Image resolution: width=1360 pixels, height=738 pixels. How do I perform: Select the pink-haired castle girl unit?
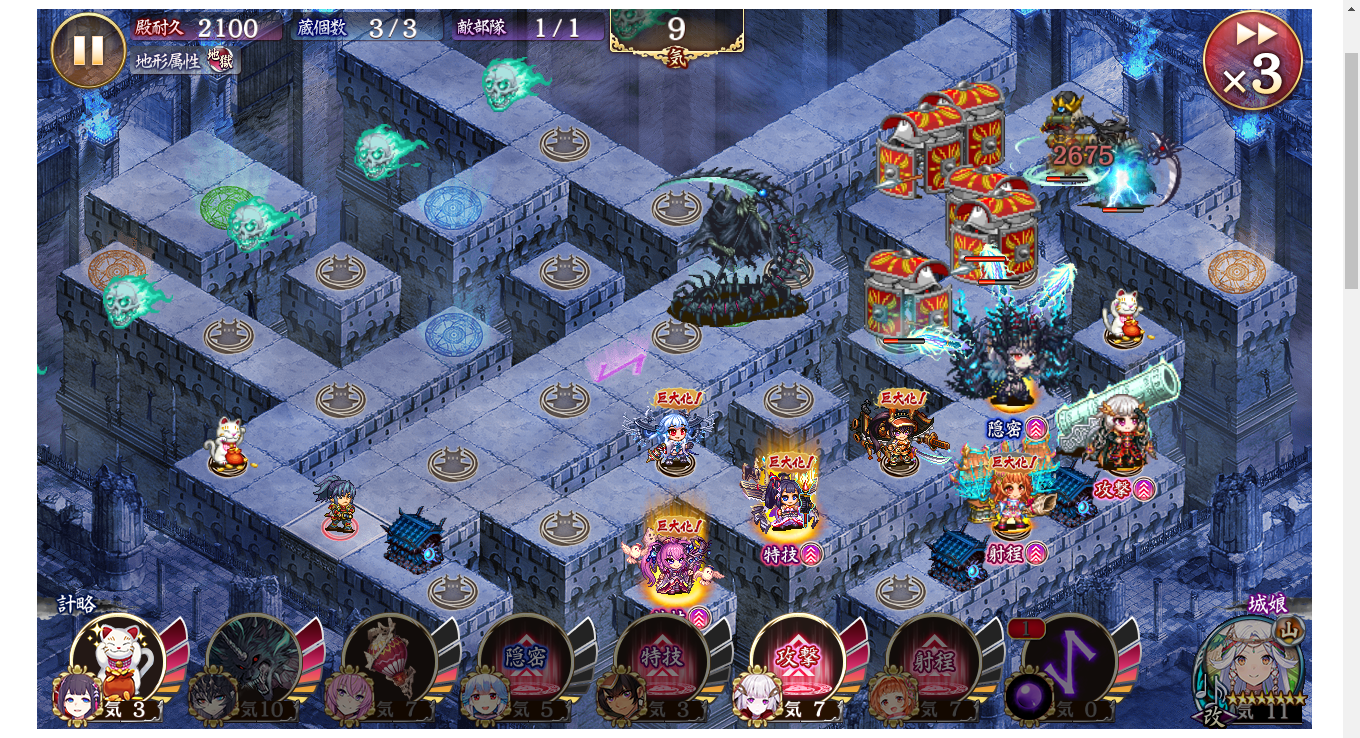point(677,567)
